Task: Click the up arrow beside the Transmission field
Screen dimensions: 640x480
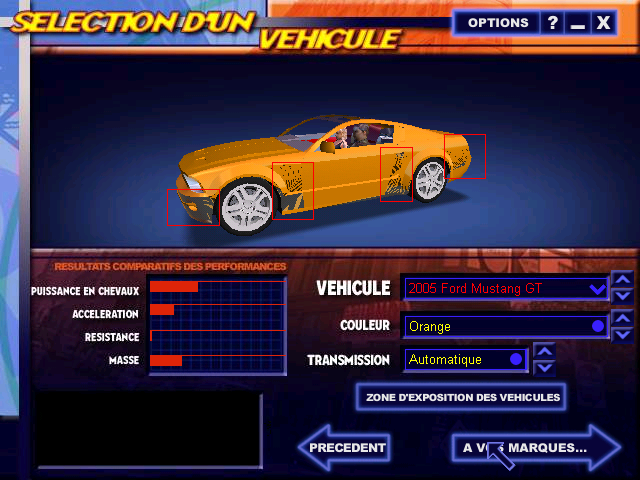Action: [544, 351]
